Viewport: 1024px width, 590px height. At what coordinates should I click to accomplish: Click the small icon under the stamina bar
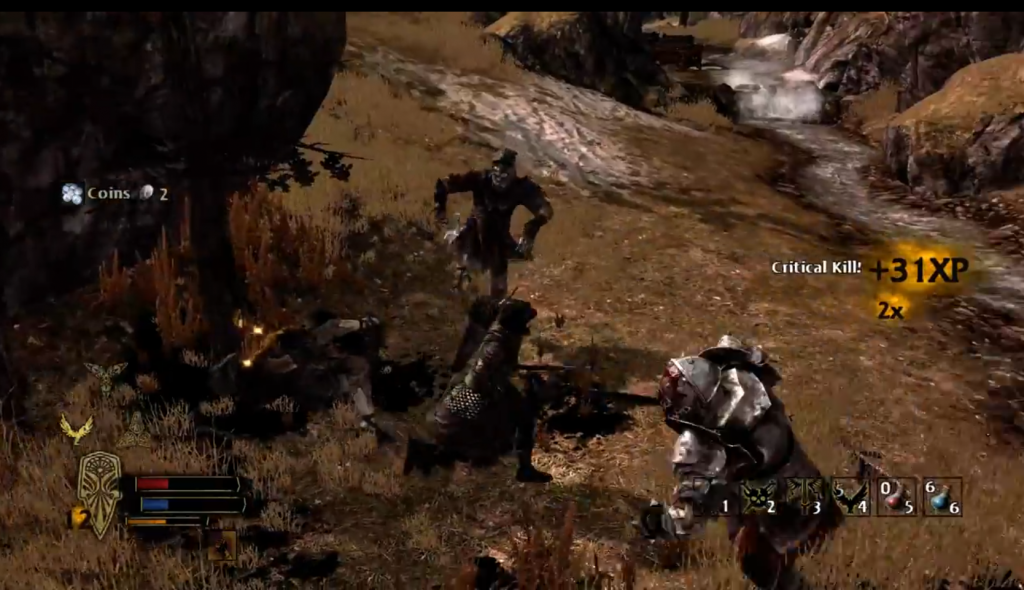220,545
